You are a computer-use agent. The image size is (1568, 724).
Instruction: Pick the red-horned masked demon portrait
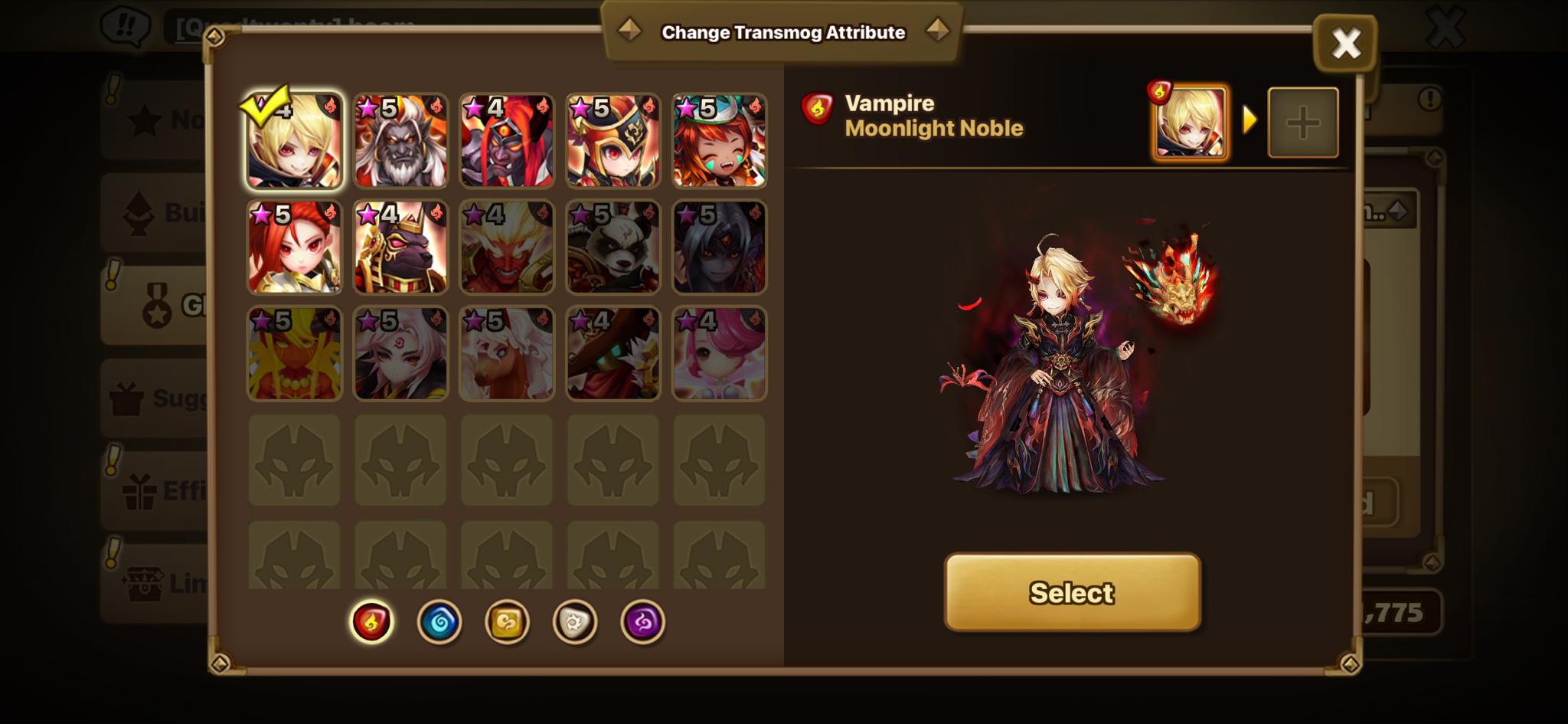pyautogui.click(x=507, y=141)
